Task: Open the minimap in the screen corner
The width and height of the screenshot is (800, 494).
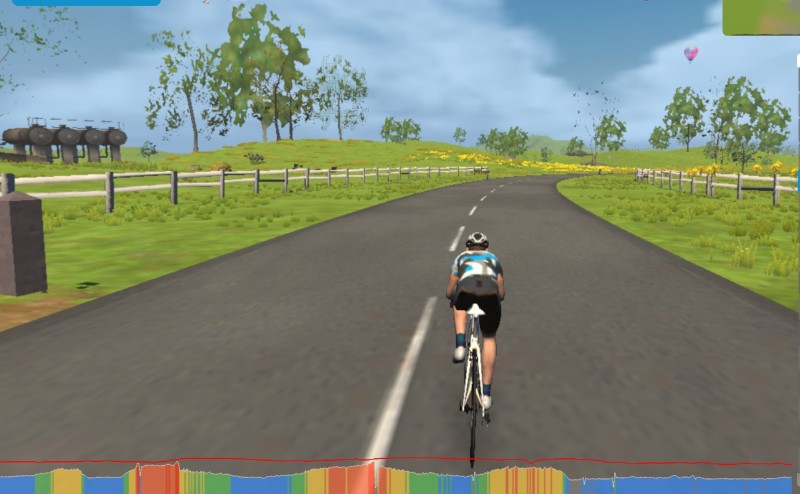Action: click(762, 16)
